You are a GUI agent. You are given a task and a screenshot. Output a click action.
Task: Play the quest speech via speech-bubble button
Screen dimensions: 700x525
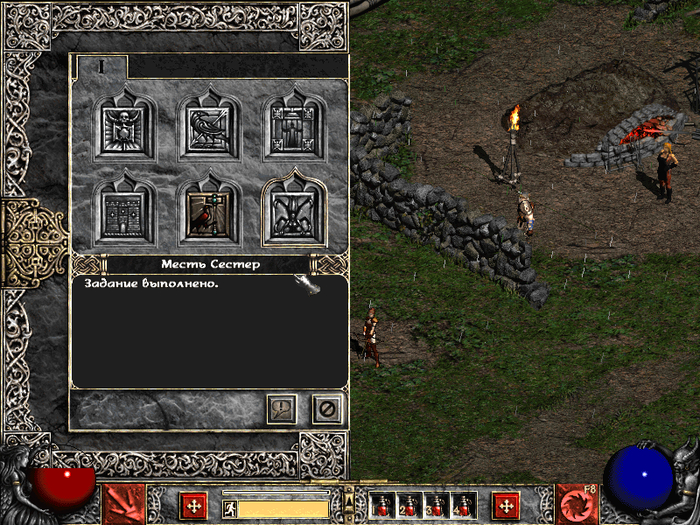click(282, 408)
